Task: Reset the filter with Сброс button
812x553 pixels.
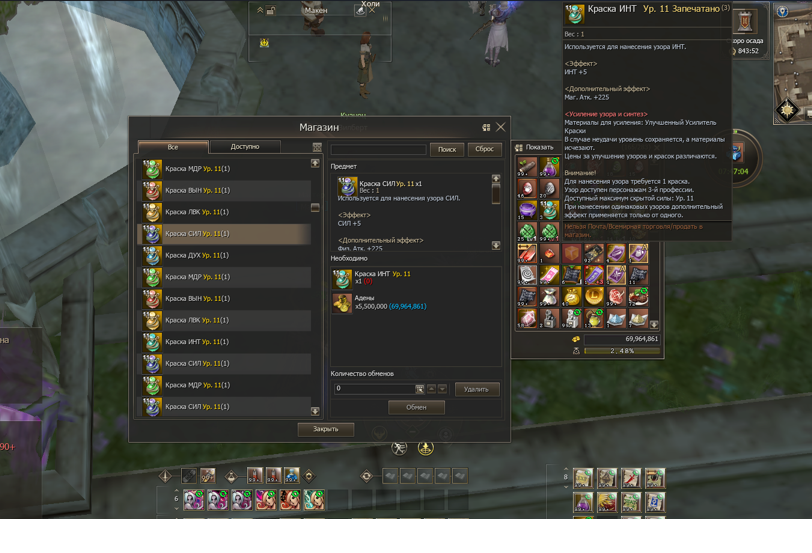Action: (x=484, y=149)
